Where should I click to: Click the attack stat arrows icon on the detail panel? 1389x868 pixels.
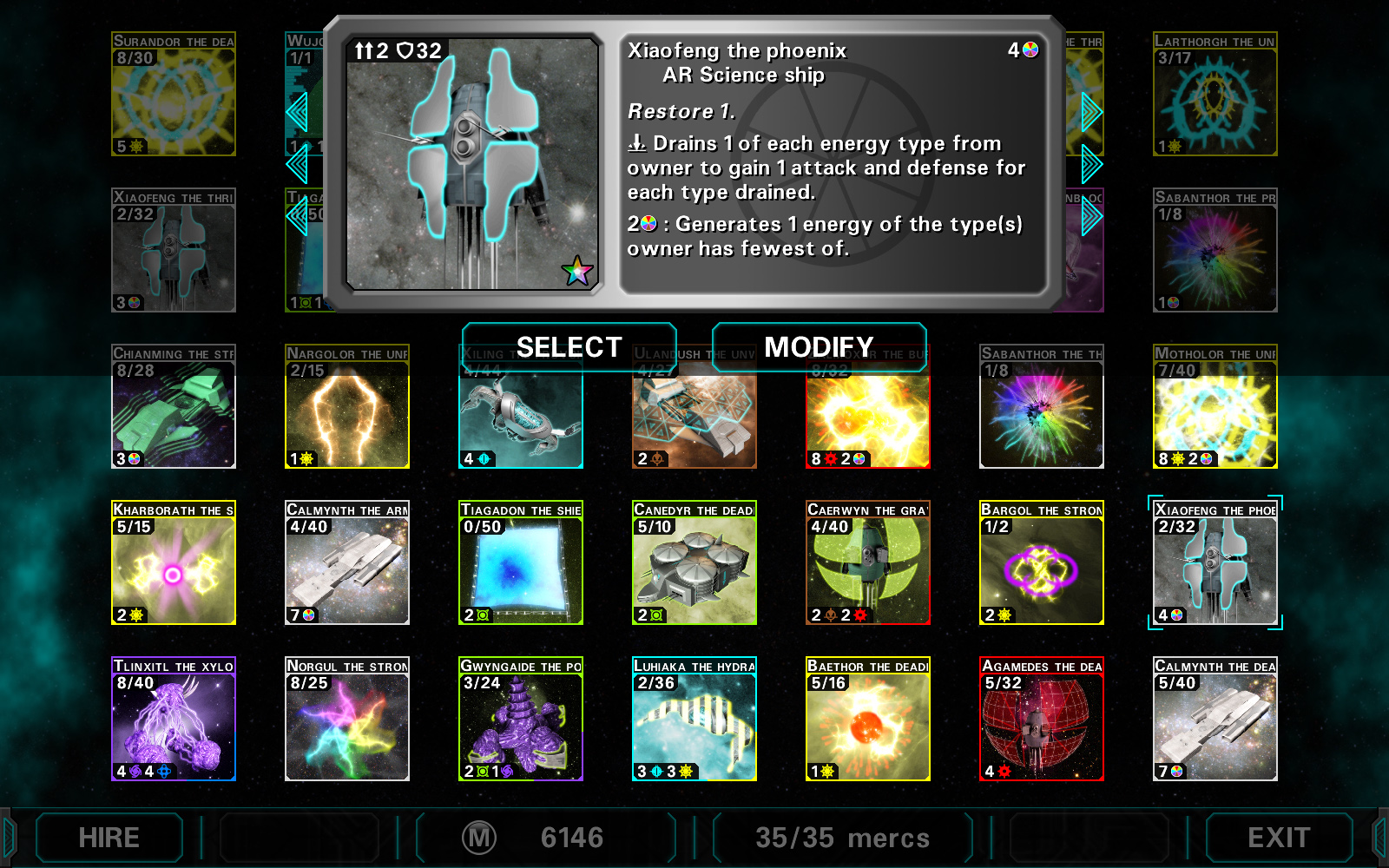coord(365,49)
